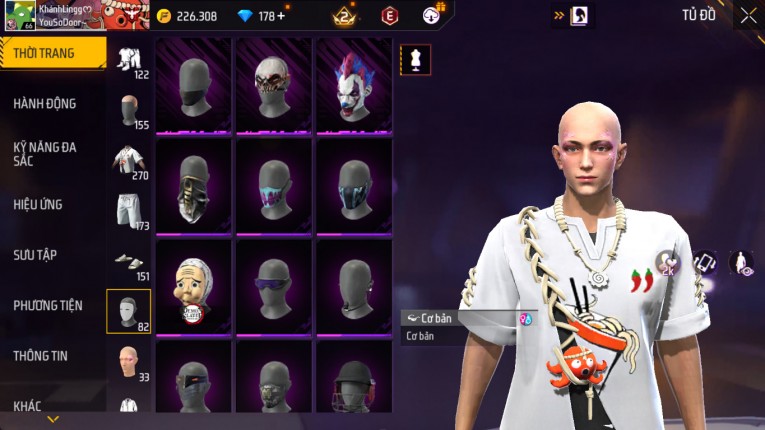Choose the shirt subcategory with 270 items

click(x=129, y=162)
